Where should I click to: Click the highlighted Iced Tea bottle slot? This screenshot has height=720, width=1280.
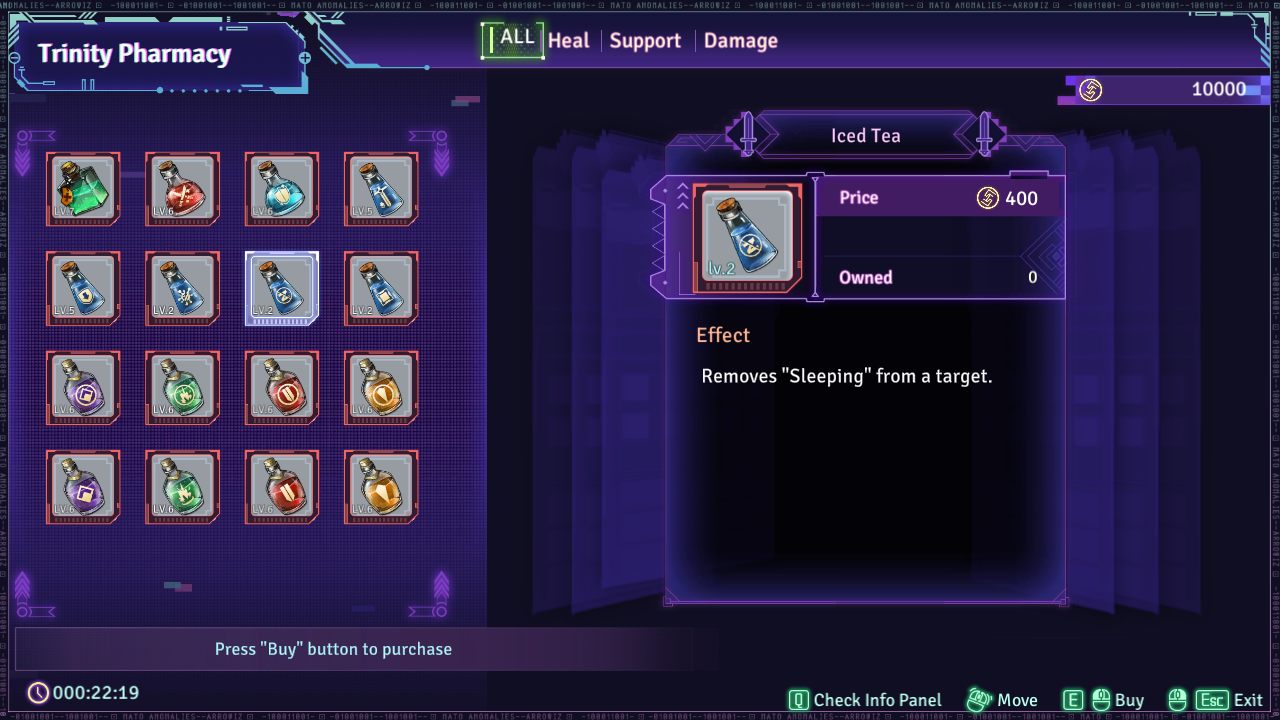coord(282,288)
